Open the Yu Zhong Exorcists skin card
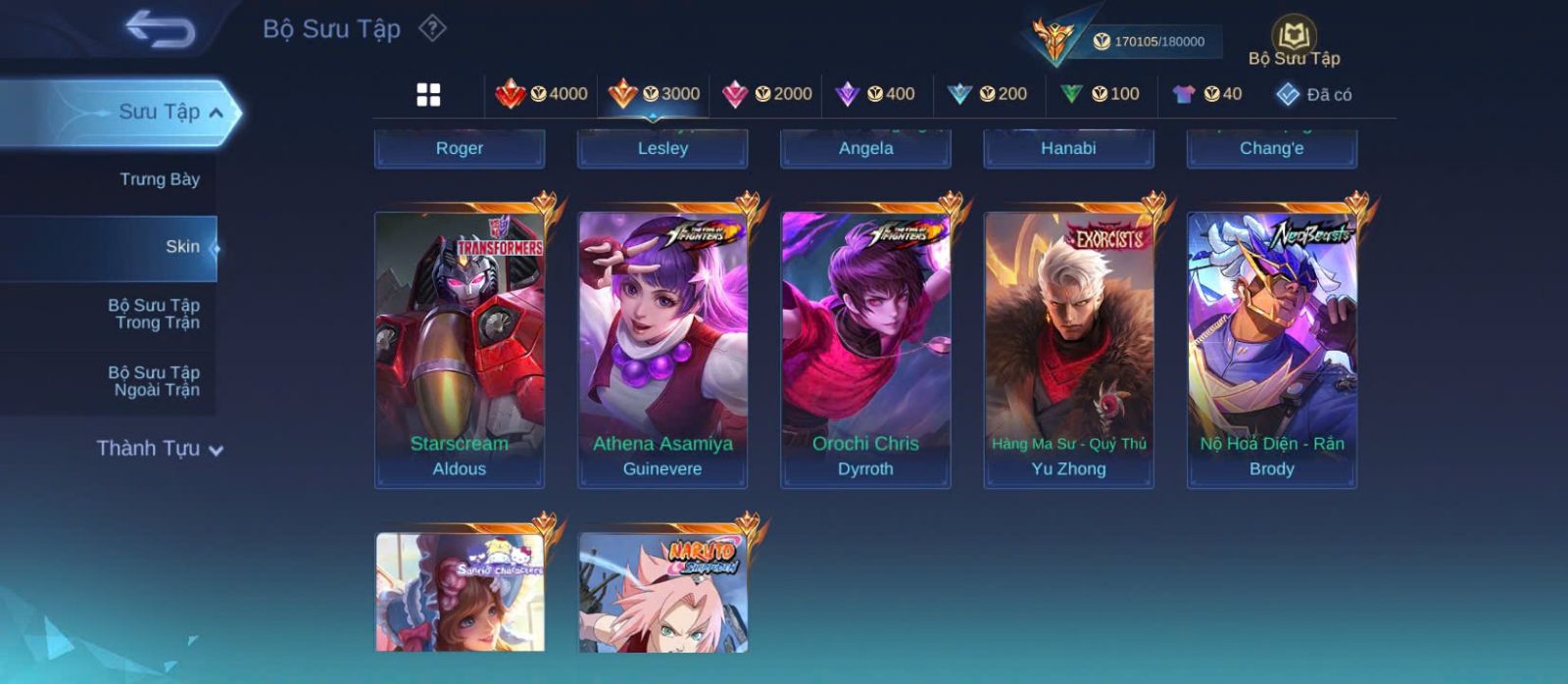This screenshot has width=1568, height=684. [1068, 349]
